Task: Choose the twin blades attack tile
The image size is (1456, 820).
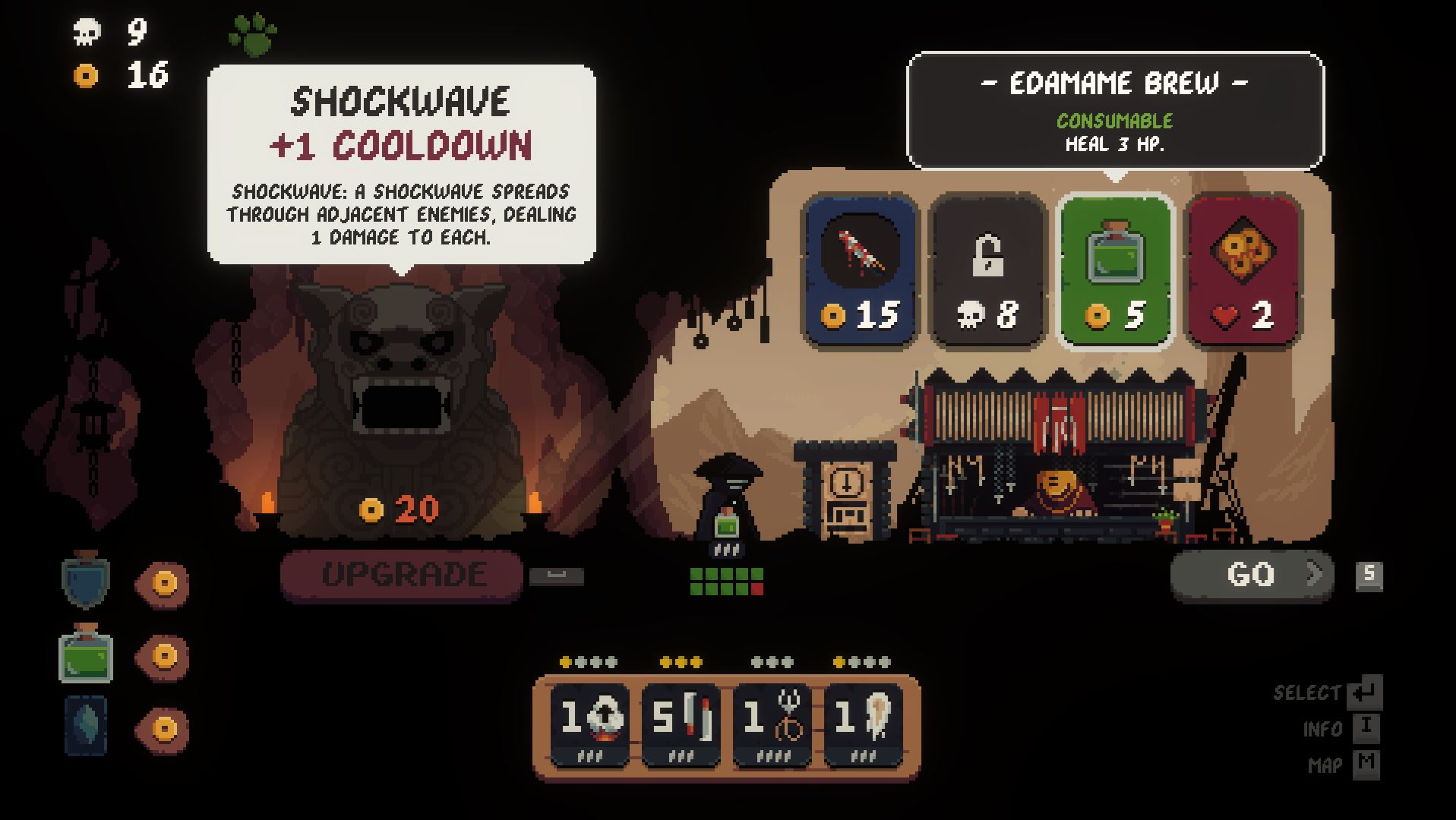Action: pos(681,724)
